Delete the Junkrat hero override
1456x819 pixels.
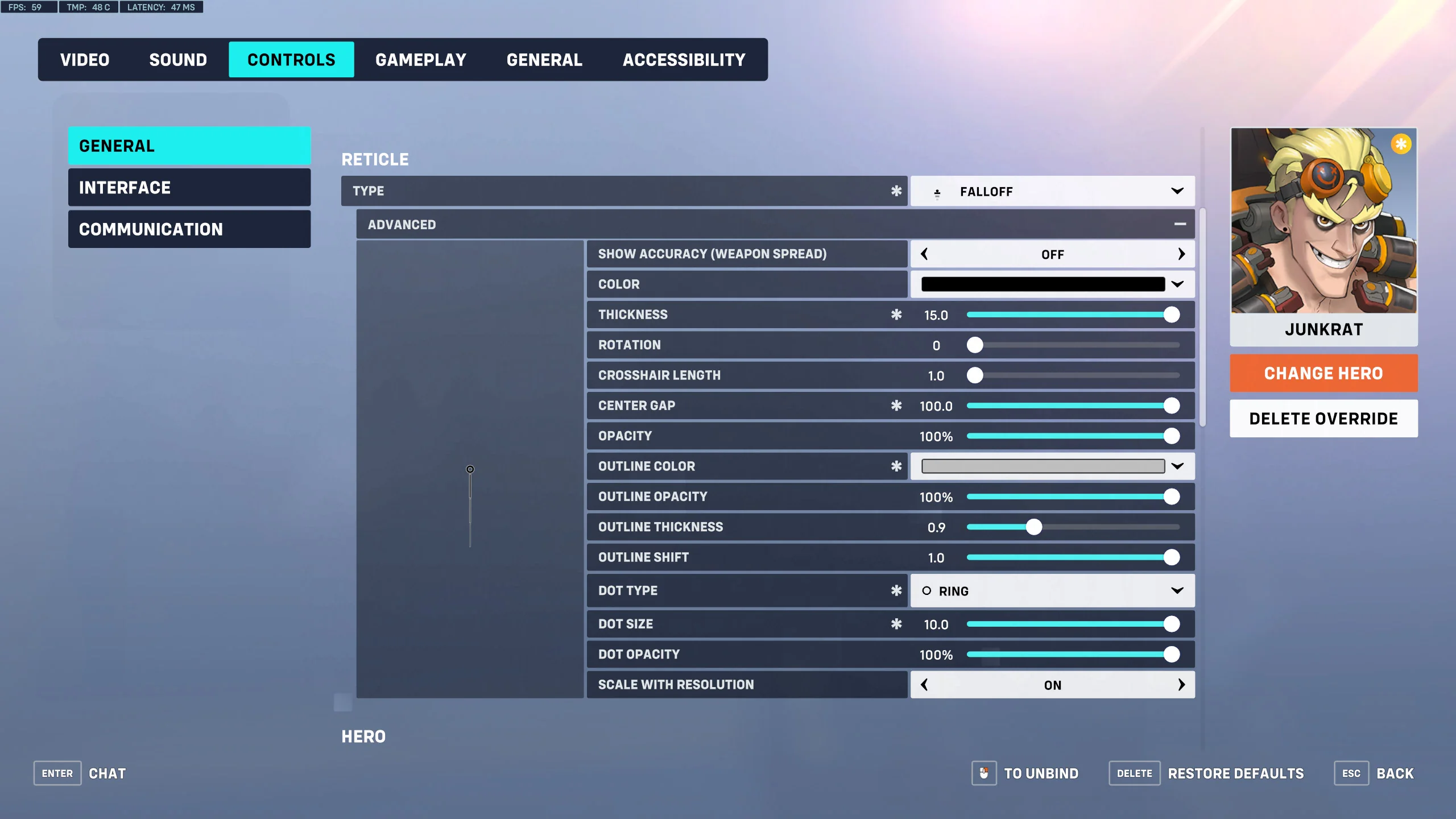[1323, 419]
